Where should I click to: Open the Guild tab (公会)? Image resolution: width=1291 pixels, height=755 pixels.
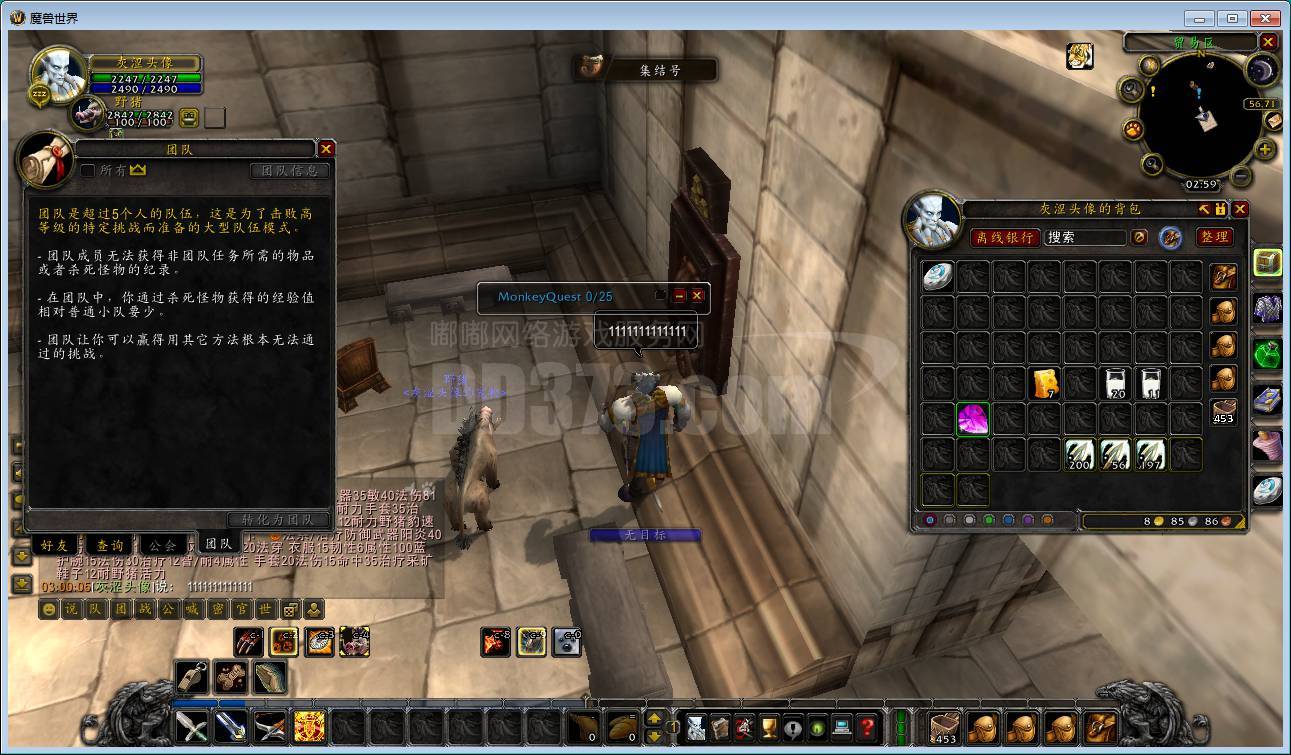pyautogui.click(x=162, y=545)
